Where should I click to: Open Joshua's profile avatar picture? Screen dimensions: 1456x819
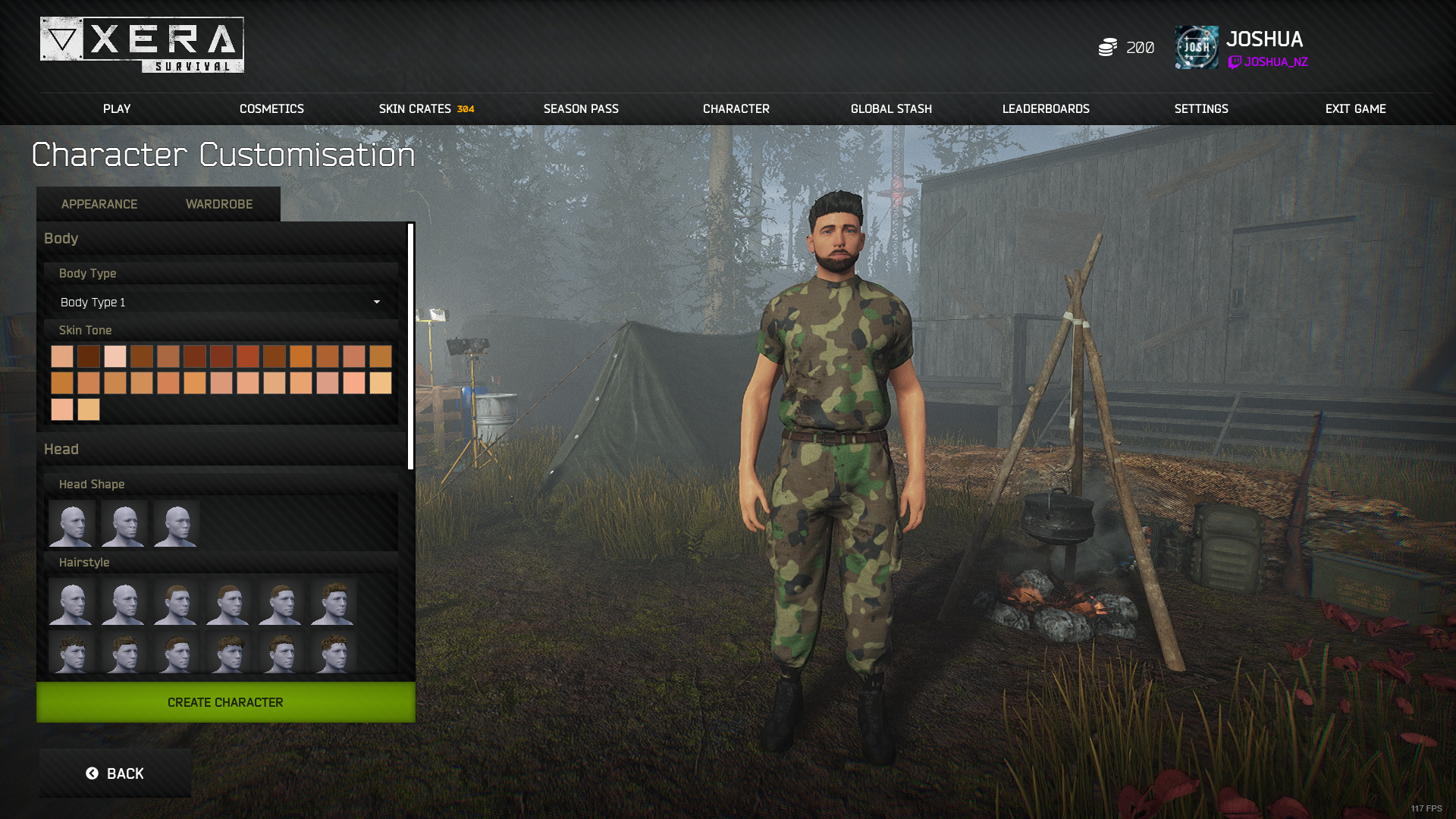[1197, 47]
